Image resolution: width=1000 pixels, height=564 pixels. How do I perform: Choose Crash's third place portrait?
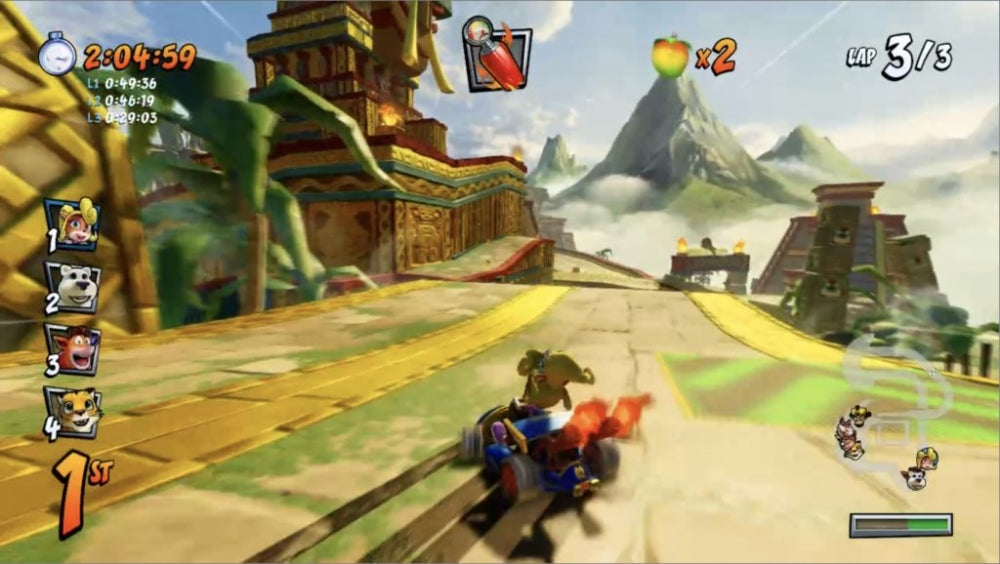pos(72,349)
